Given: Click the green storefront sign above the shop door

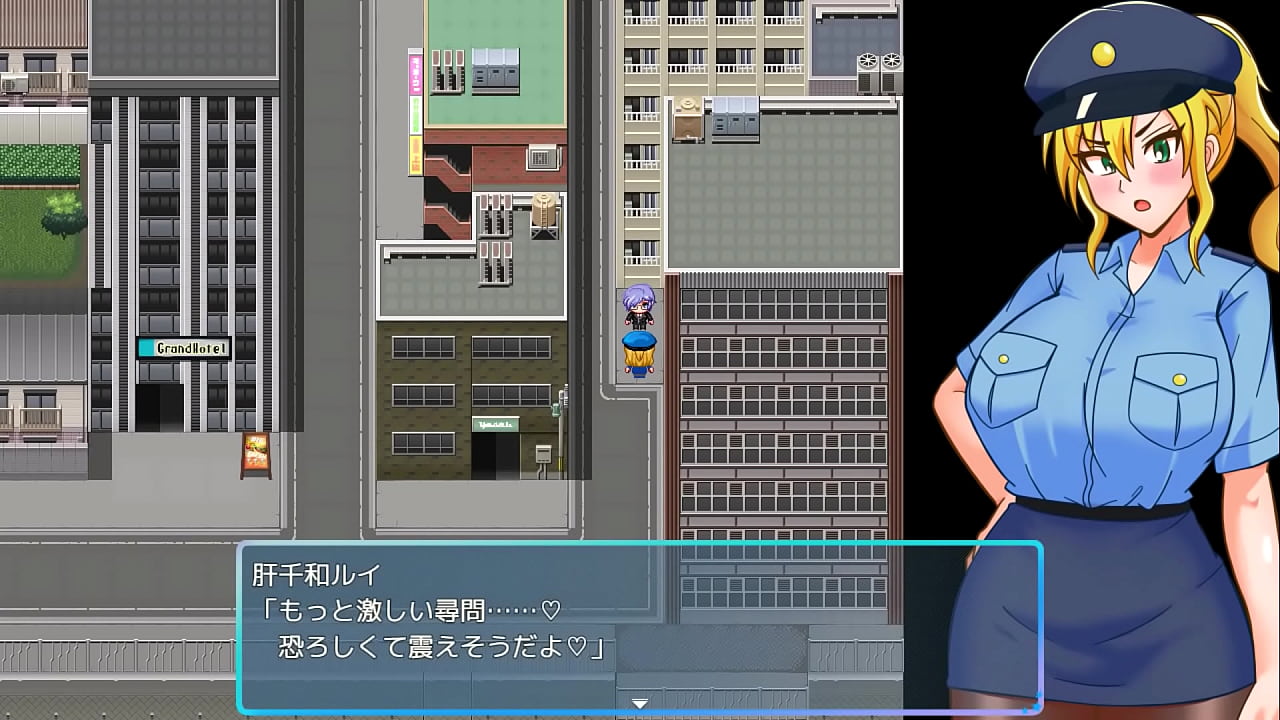Looking at the screenshot, I should click(495, 424).
